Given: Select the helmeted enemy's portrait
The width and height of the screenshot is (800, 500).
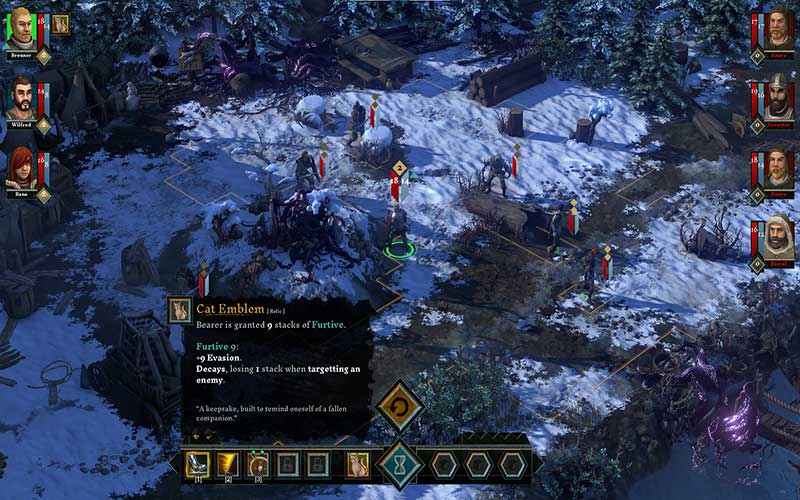Looking at the screenshot, I should [778, 97].
